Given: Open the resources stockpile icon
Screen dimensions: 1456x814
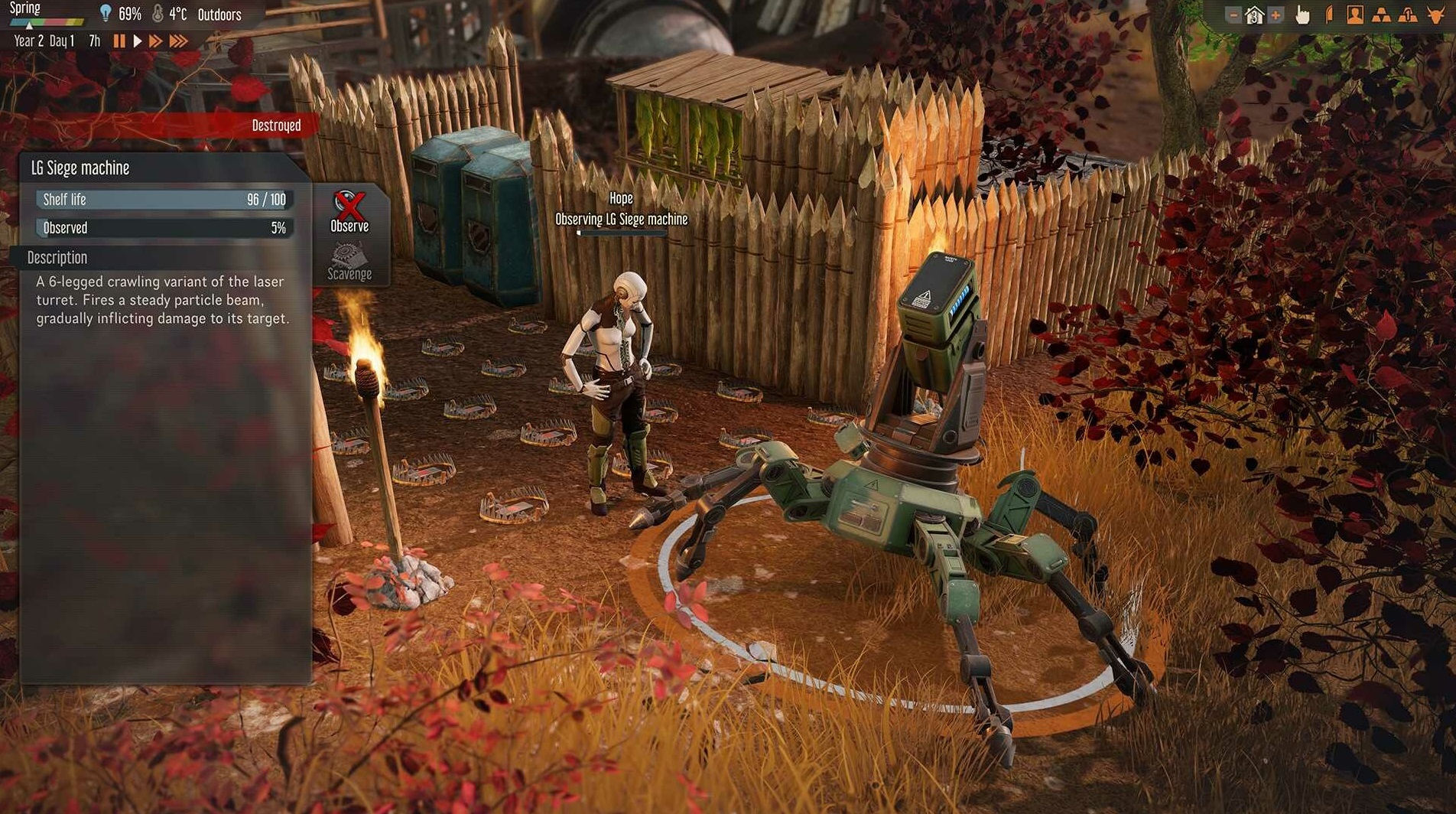Looking at the screenshot, I should [x=1381, y=14].
